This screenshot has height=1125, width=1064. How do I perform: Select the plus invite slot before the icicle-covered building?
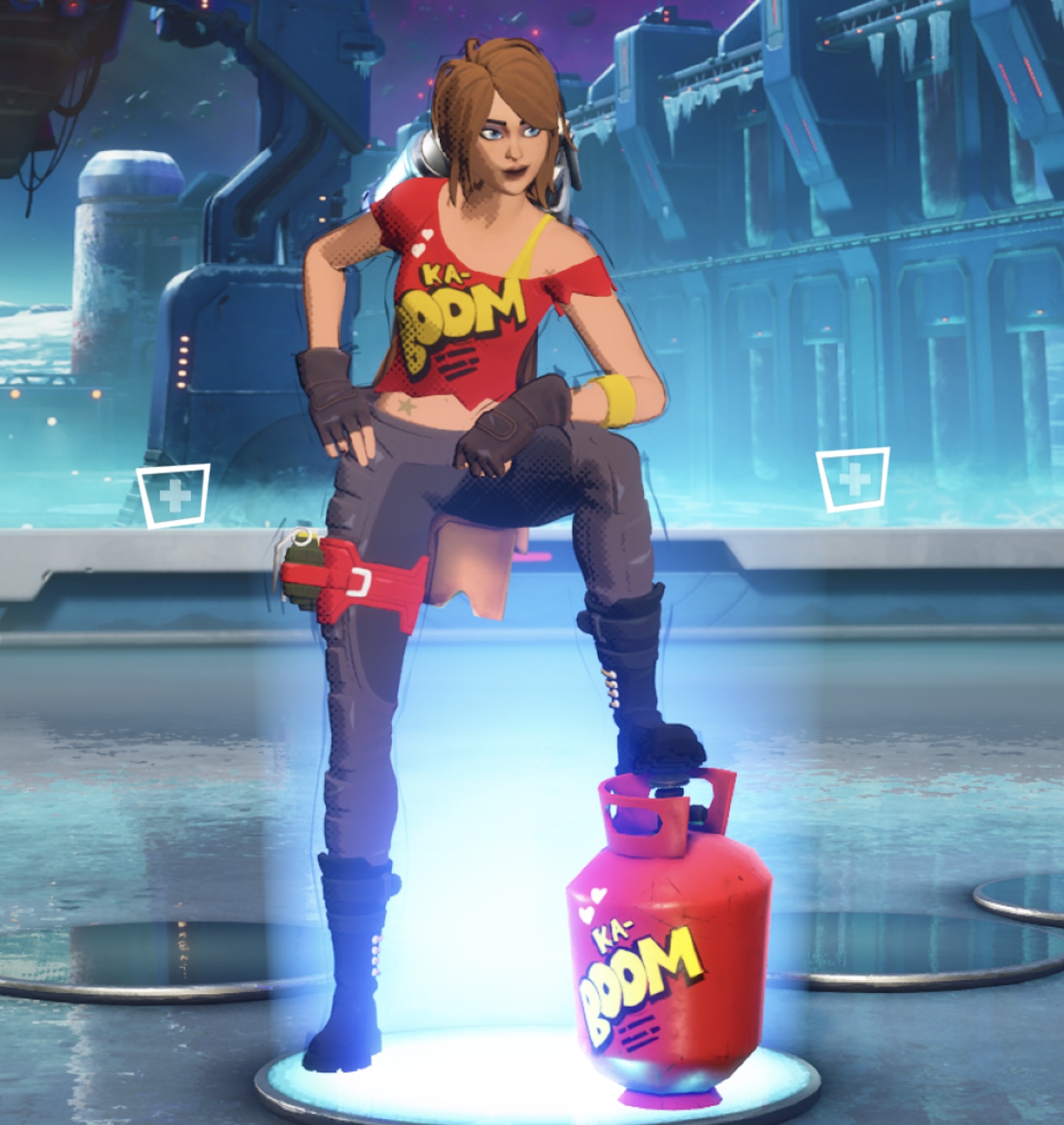[x=853, y=480]
